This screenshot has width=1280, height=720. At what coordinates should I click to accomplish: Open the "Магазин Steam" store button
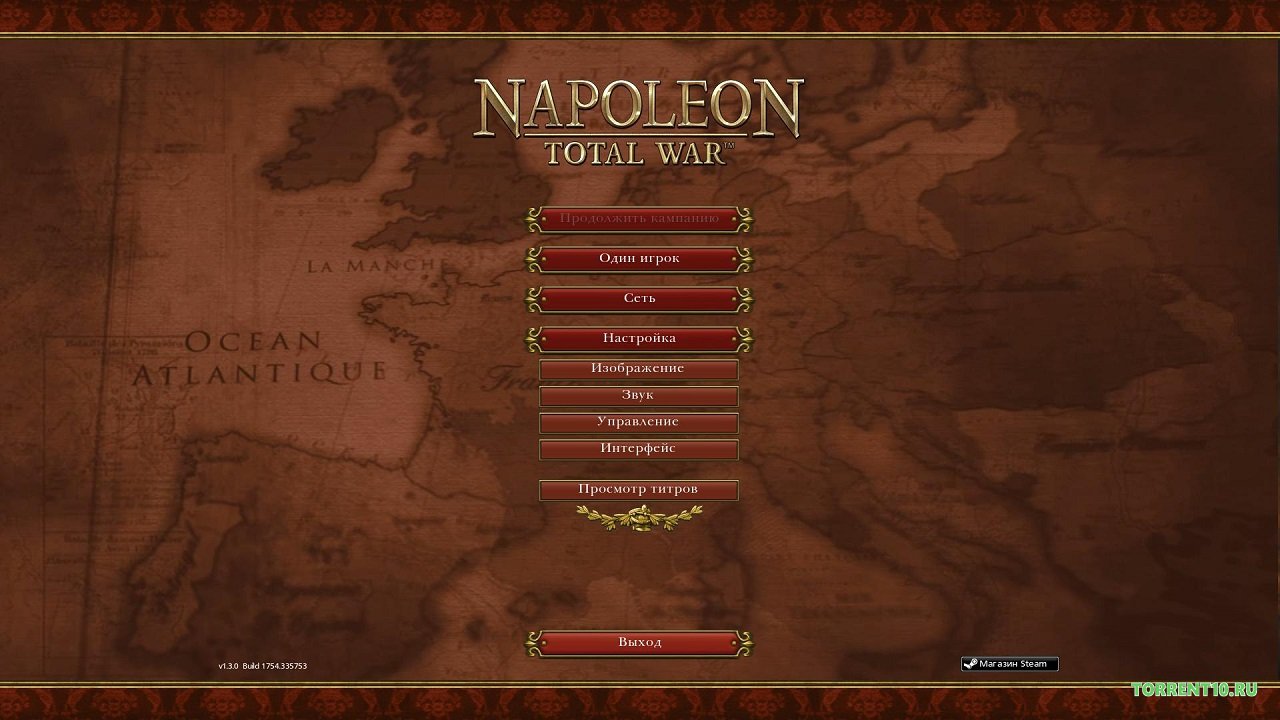1009,664
